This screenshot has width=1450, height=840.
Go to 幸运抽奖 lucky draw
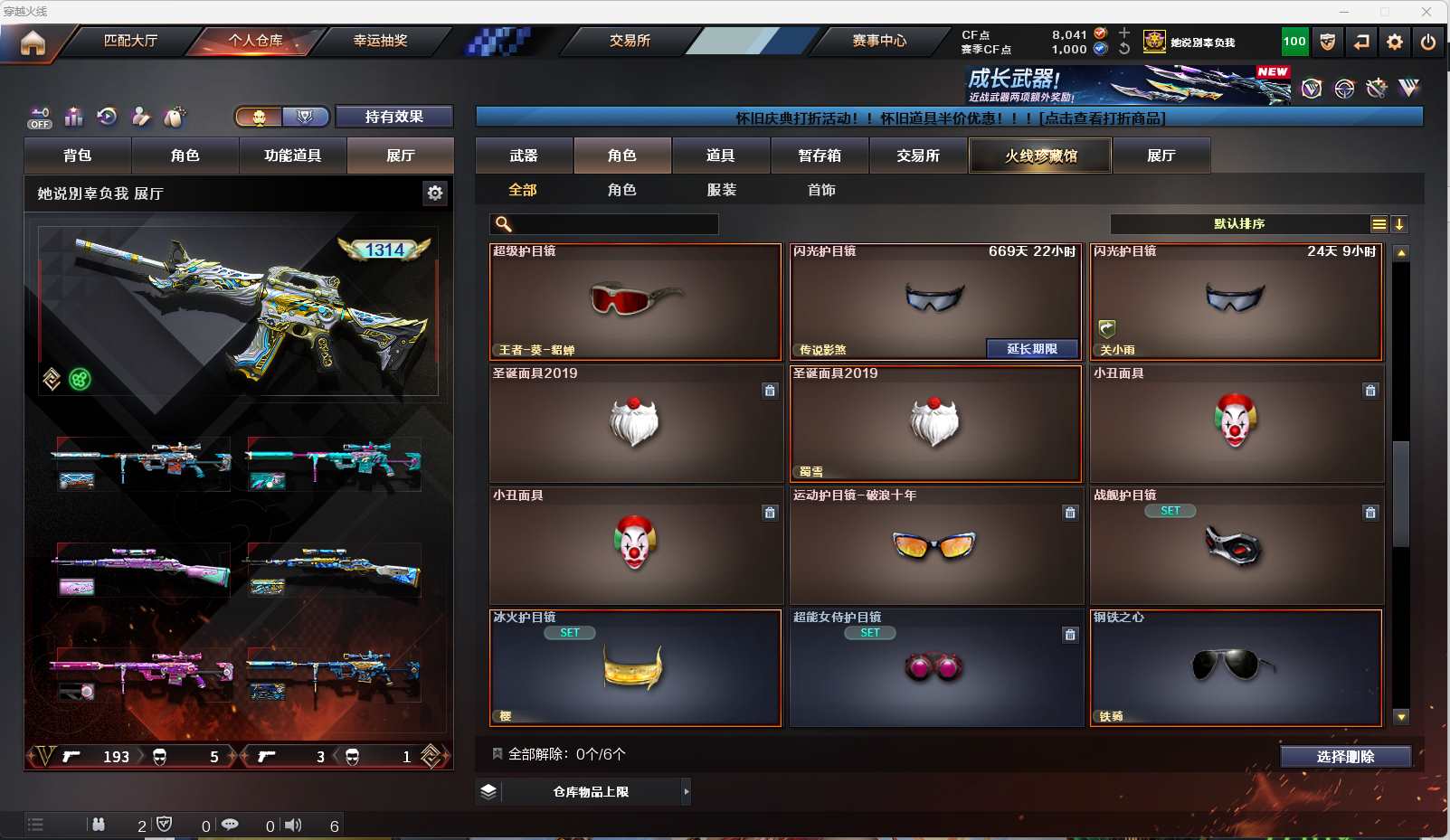click(380, 41)
